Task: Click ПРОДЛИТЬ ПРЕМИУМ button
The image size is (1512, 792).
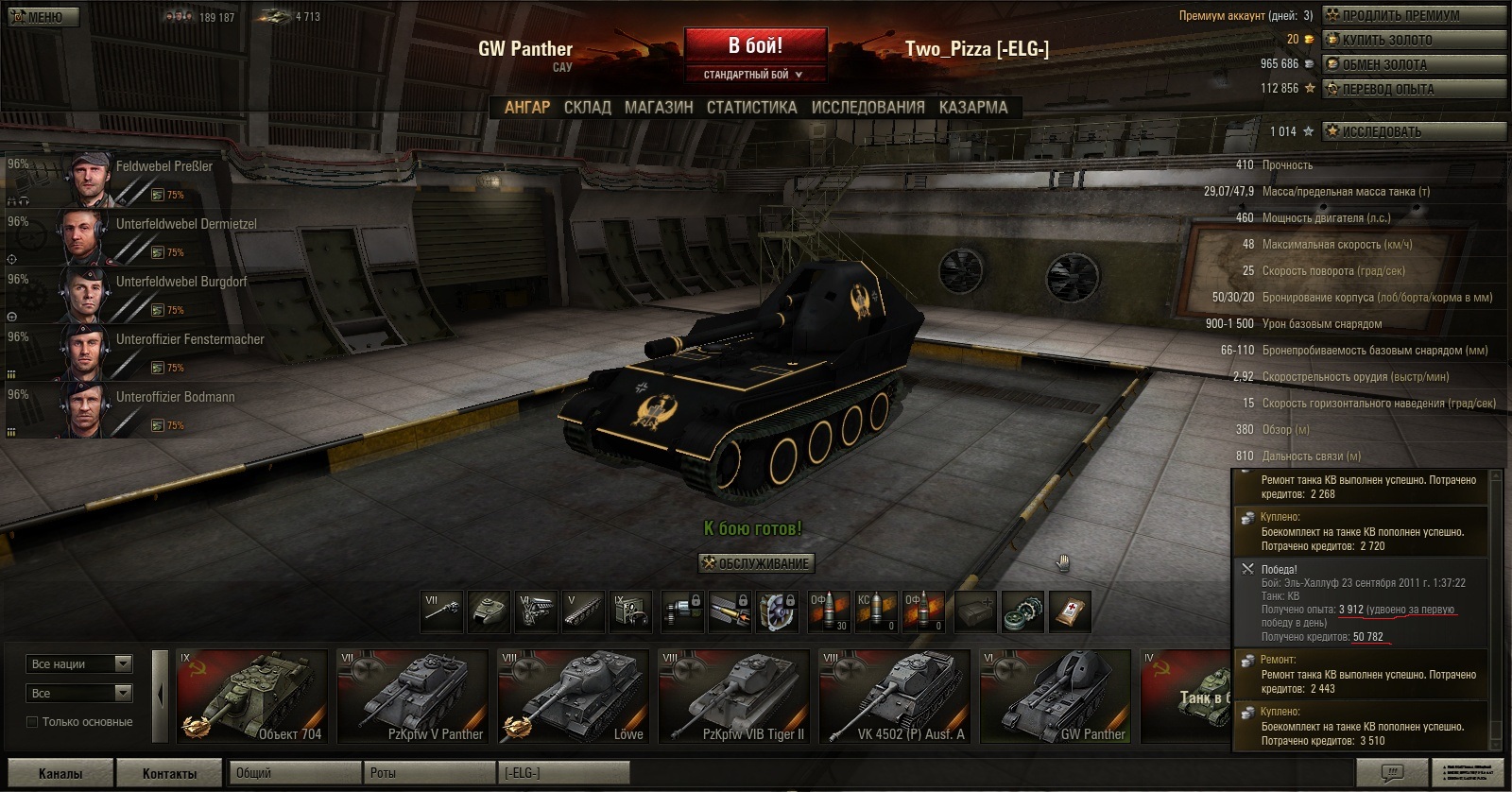Action: (1412, 15)
